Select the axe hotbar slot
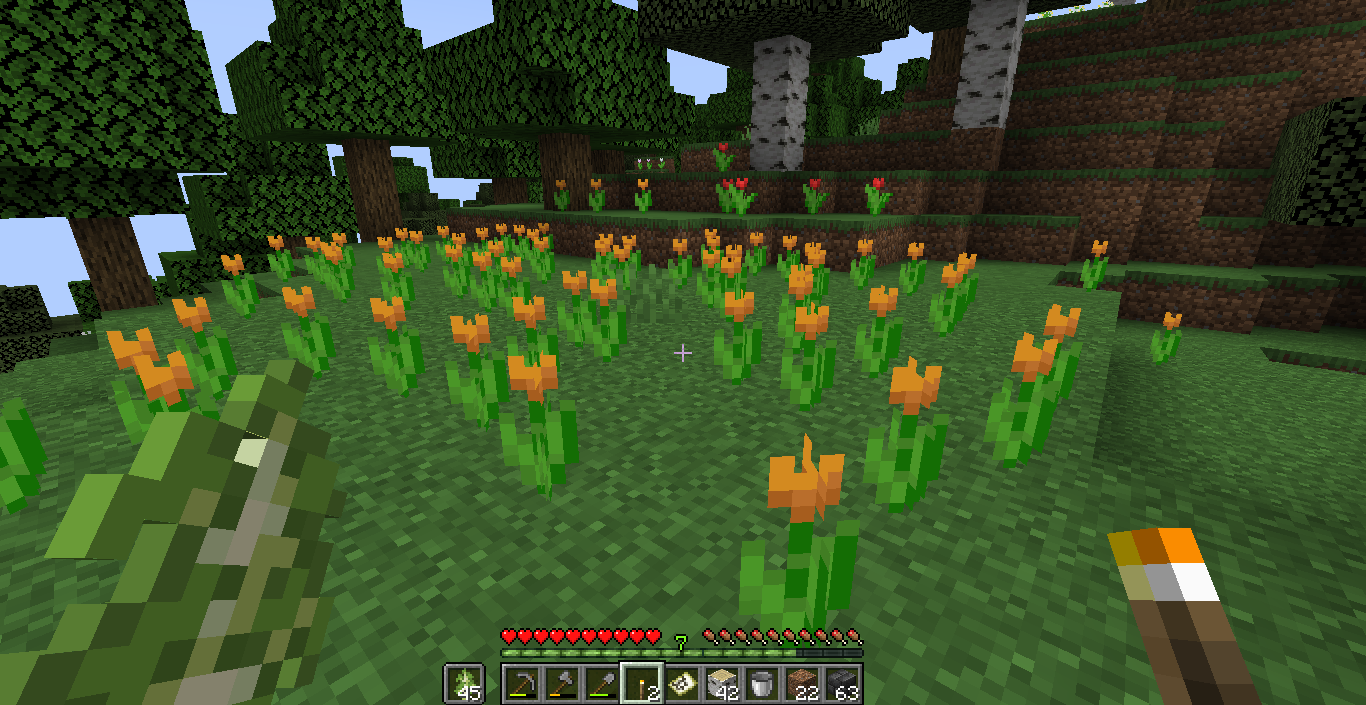Screen dimensions: 1366x705 point(560,684)
